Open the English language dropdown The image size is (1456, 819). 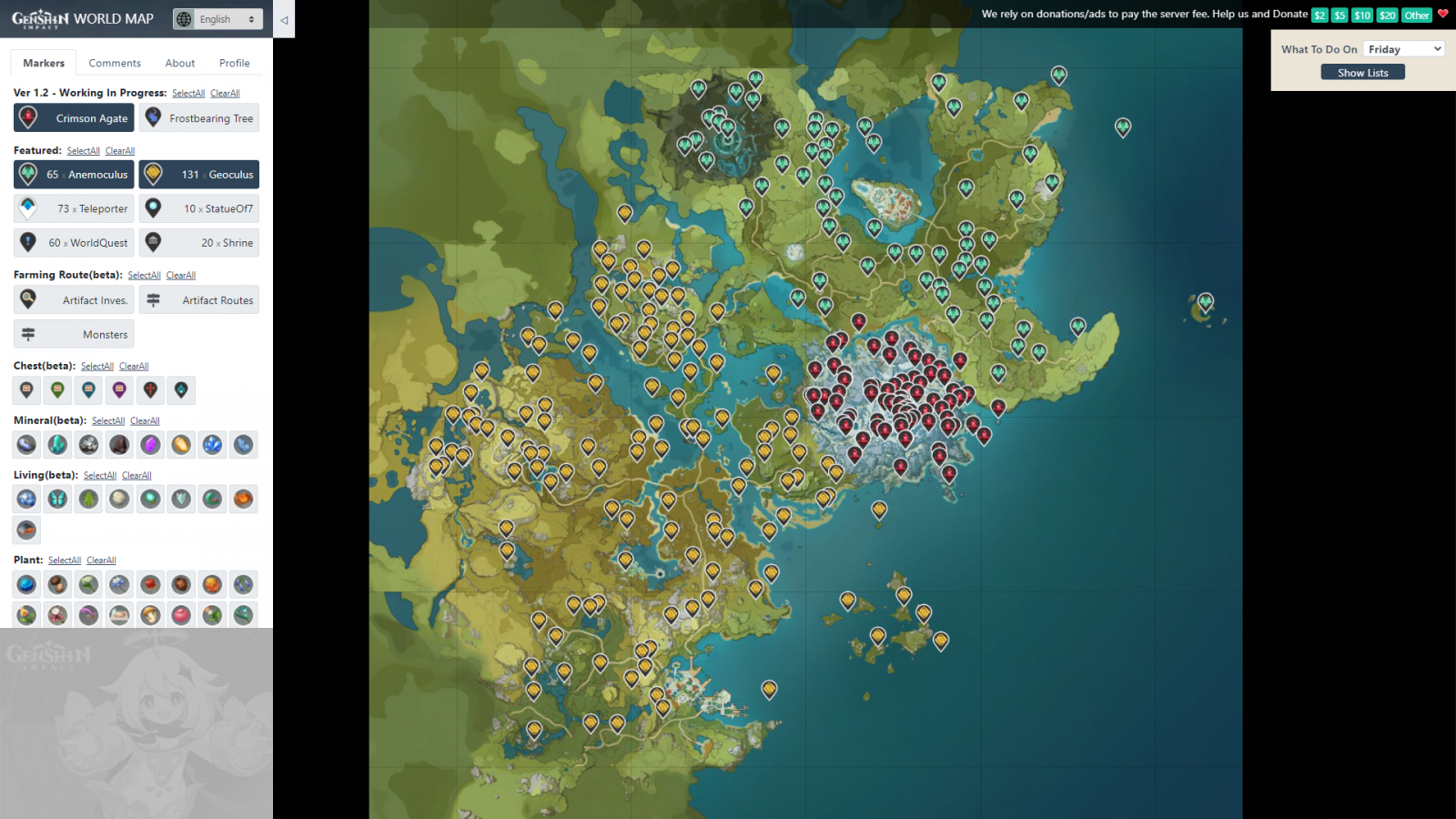217,19
